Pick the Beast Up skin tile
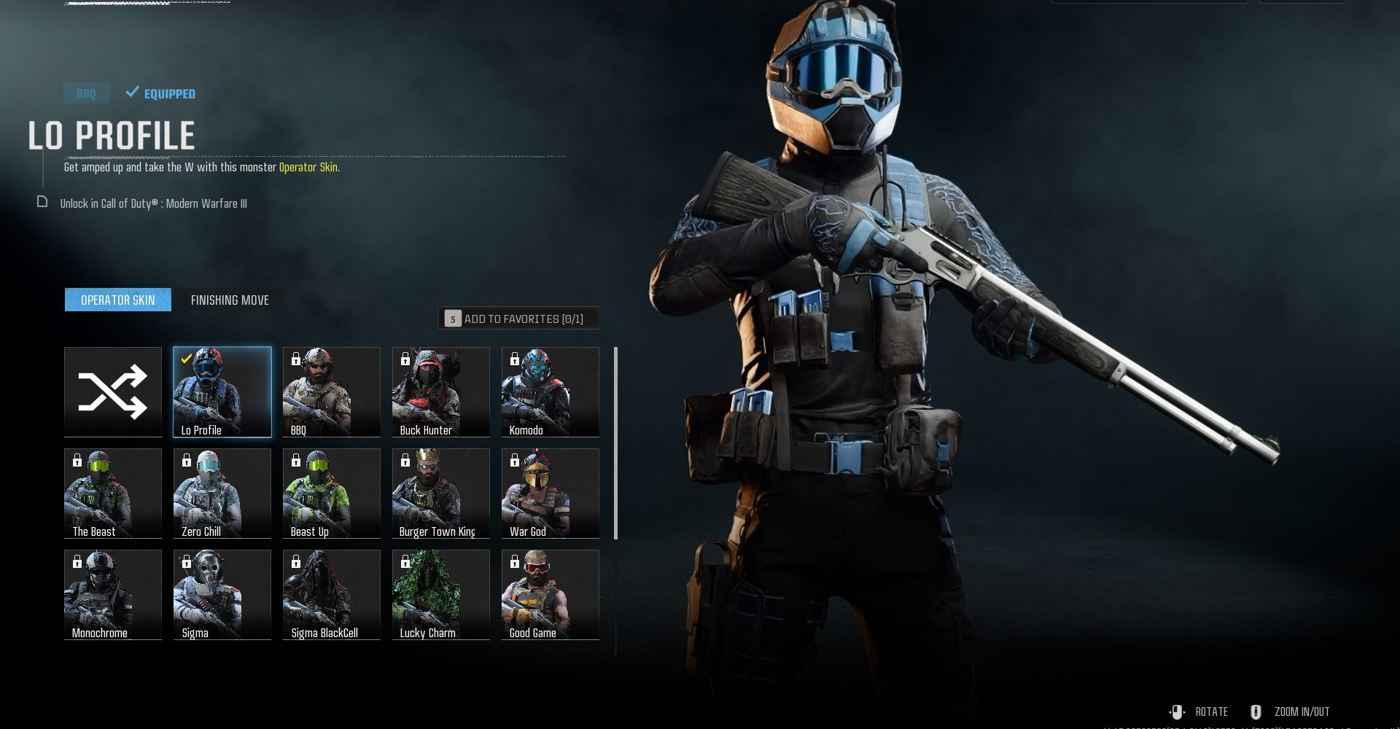The image size is (1400, 729). point(331,493)
